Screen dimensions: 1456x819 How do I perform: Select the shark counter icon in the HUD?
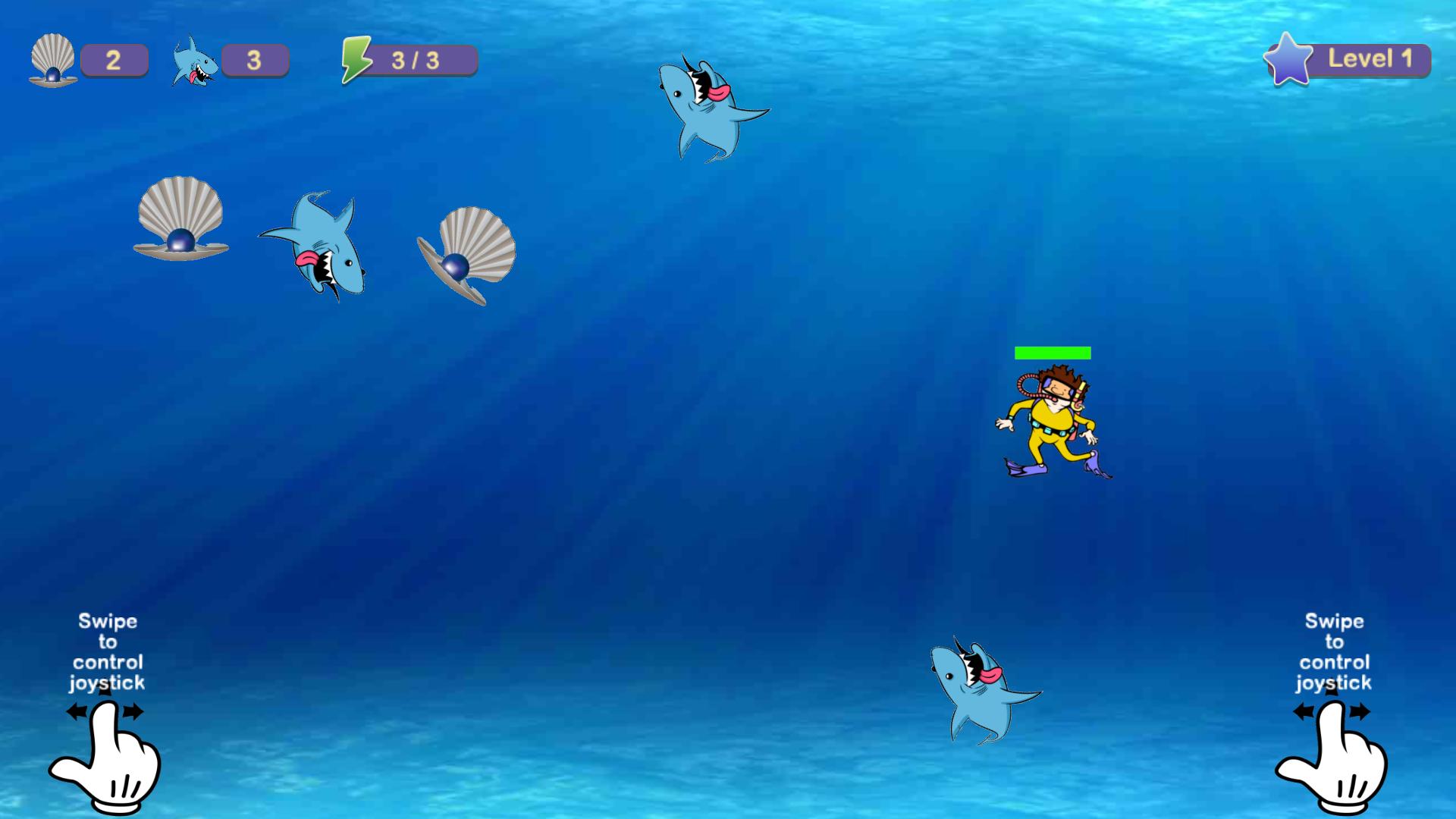pos(194,61)
